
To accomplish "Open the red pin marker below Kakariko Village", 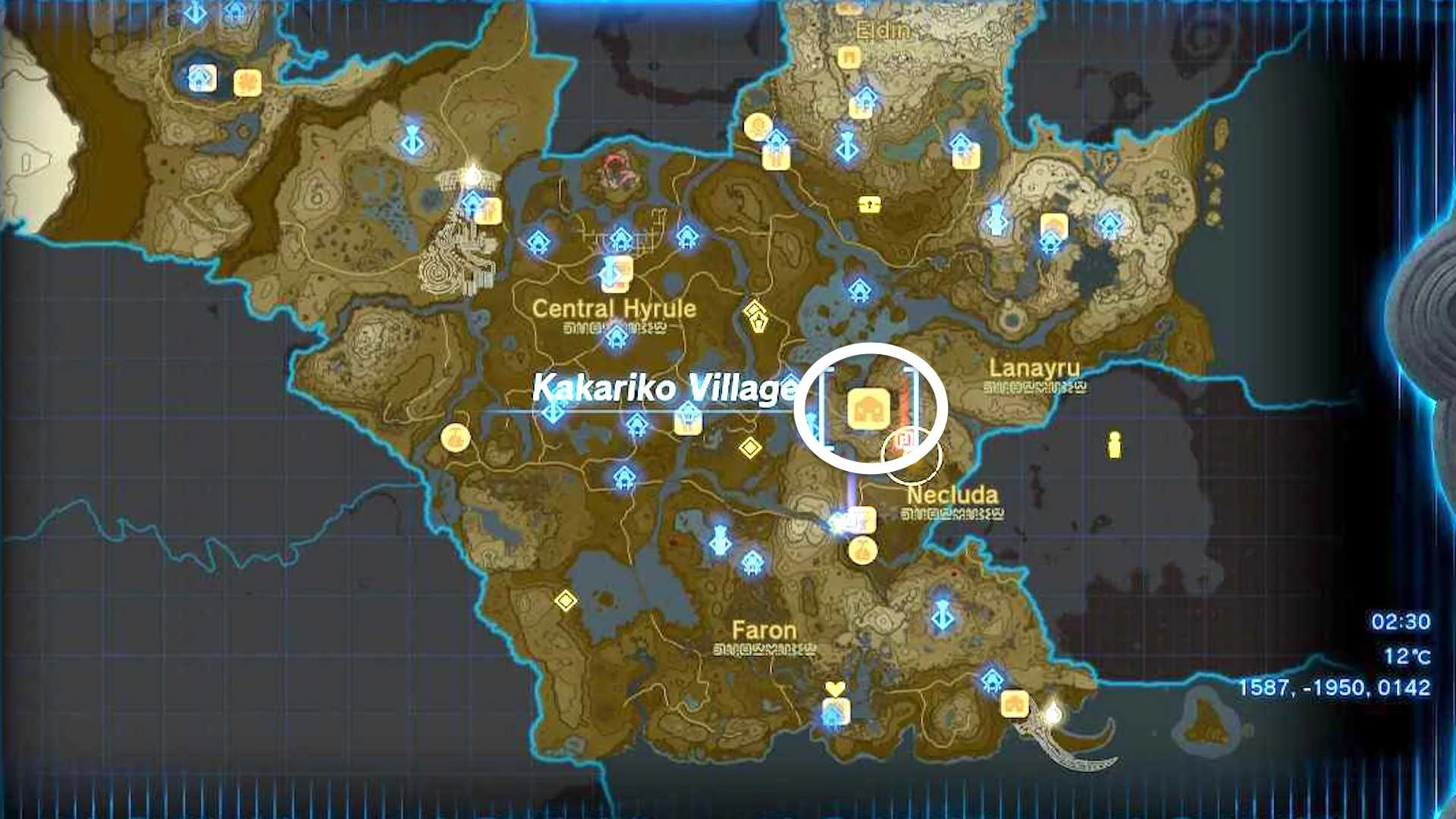I will click(x=902, y=438).
